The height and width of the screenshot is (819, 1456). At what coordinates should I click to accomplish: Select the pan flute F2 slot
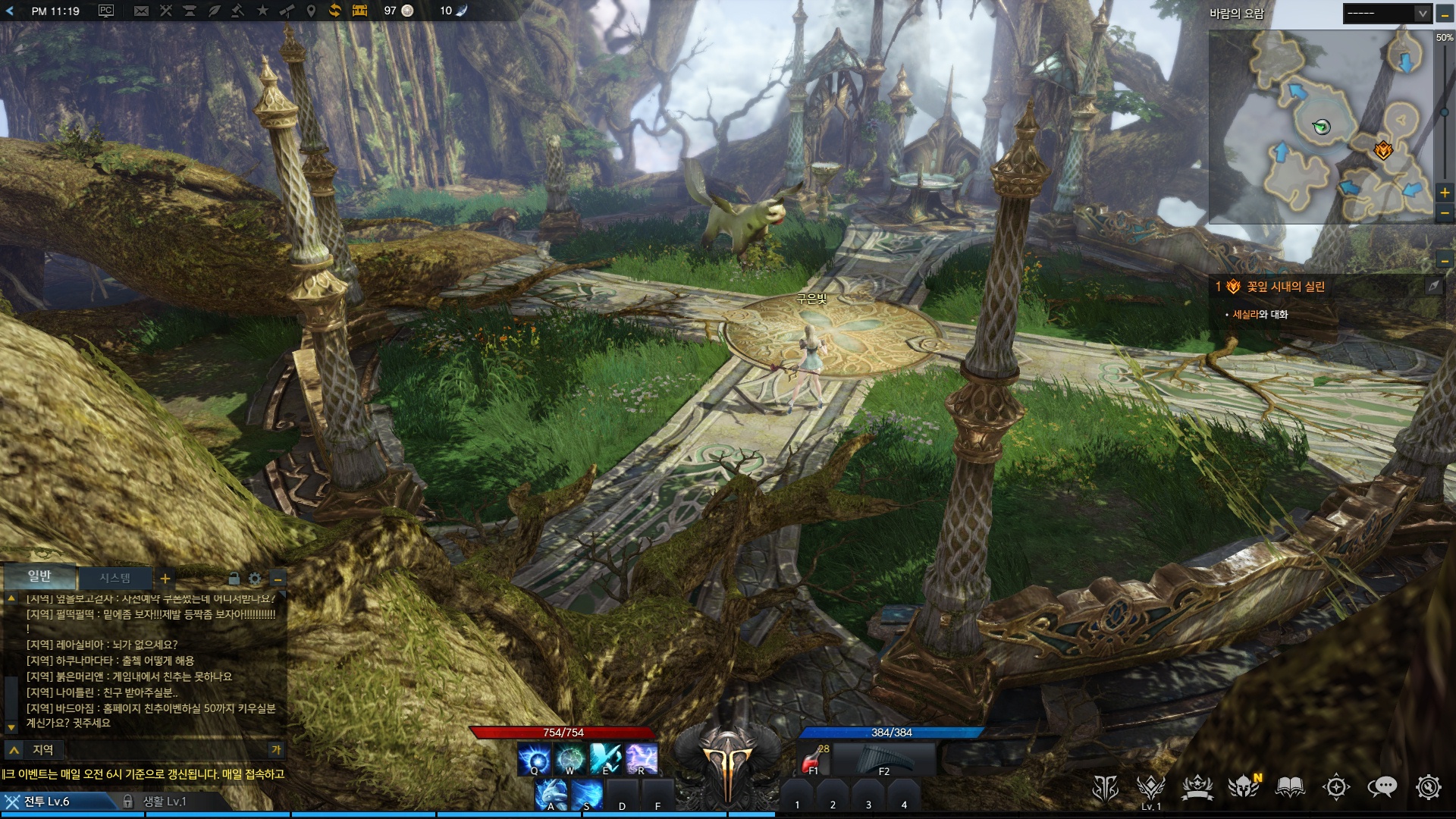point(884,758)
